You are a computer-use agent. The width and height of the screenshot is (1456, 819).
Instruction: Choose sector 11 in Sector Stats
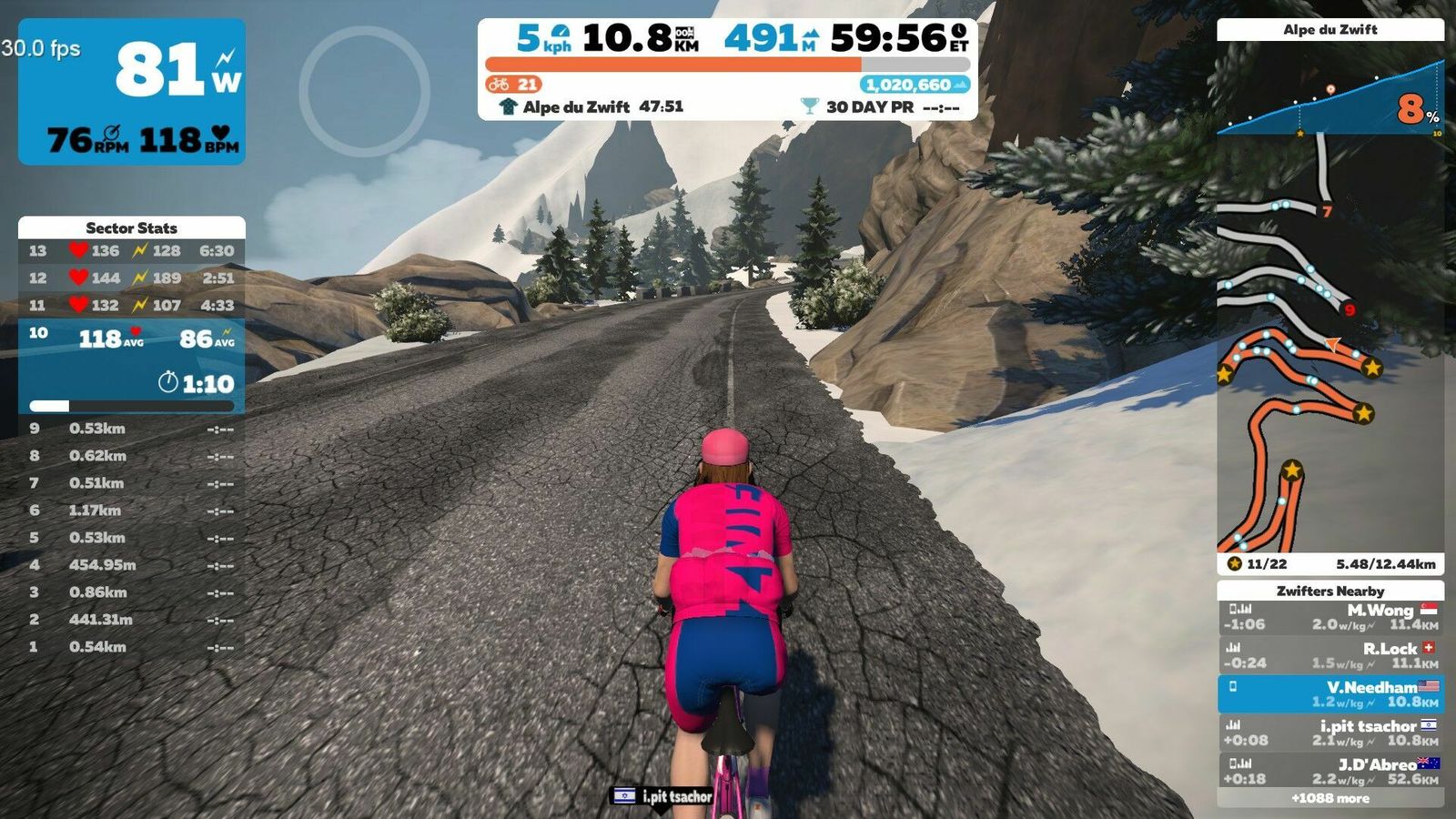click(132, 305)
